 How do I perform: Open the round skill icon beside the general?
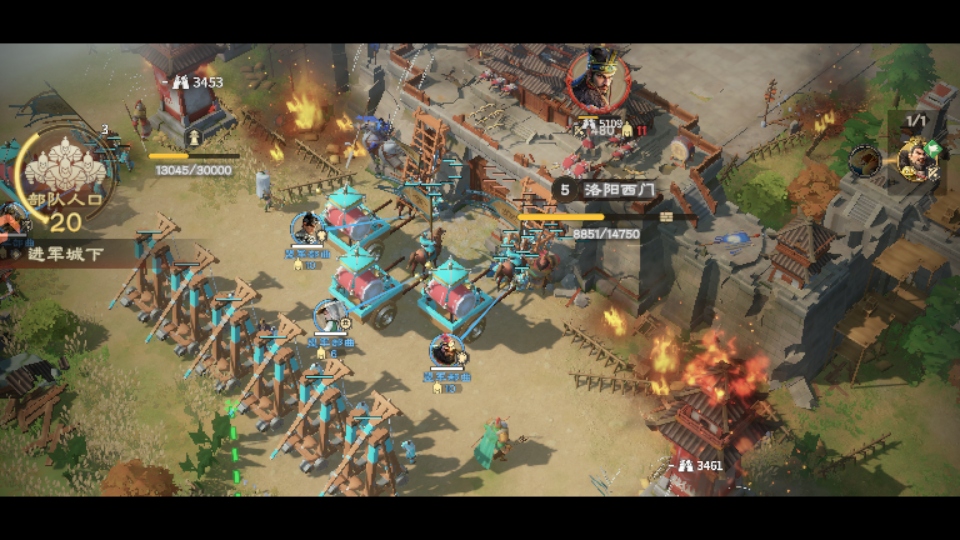point(864,161)
